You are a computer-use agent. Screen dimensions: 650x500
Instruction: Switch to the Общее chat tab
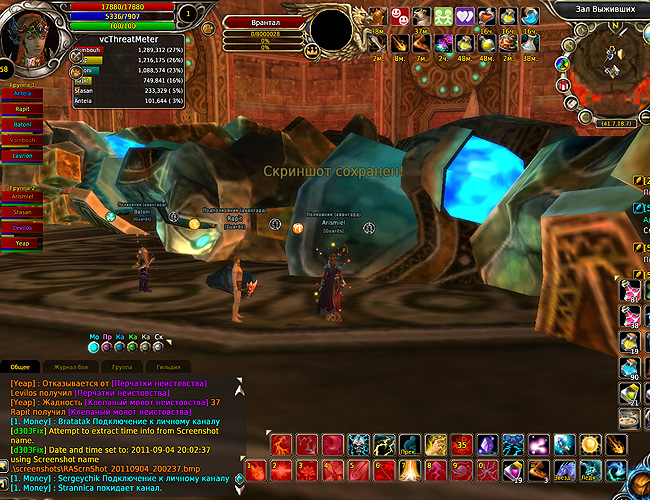20,368
